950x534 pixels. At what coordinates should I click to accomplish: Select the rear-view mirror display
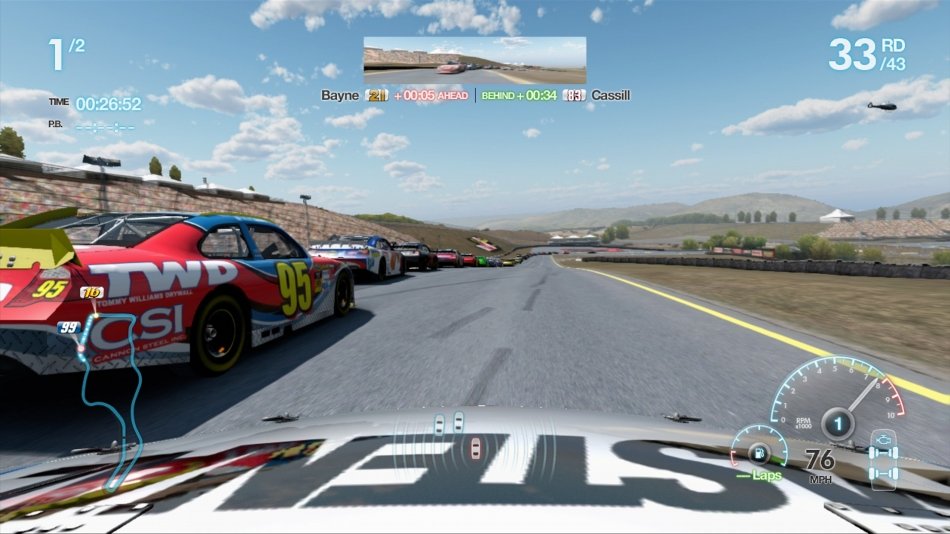click(474, 60)
